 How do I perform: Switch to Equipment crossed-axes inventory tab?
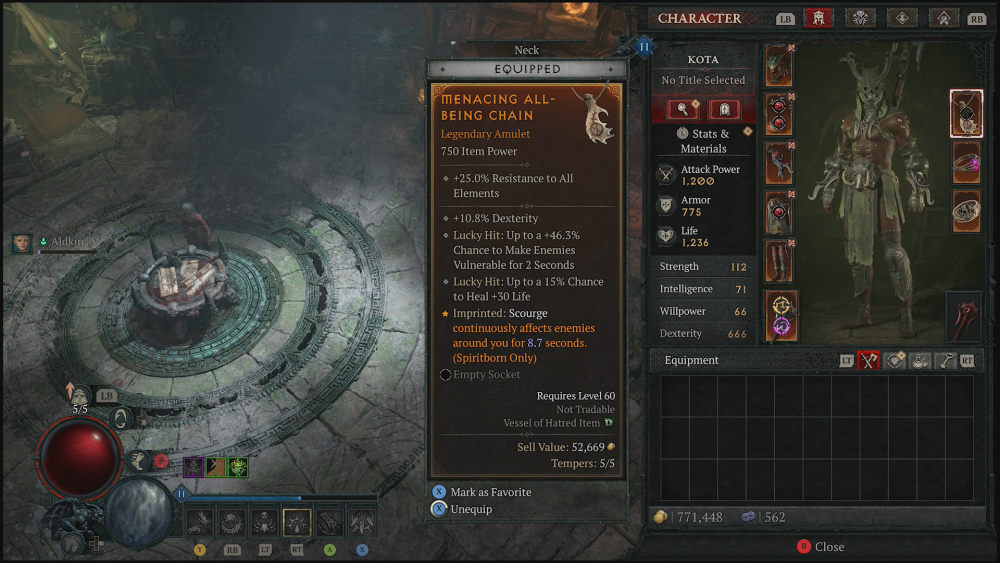point(868,361)
